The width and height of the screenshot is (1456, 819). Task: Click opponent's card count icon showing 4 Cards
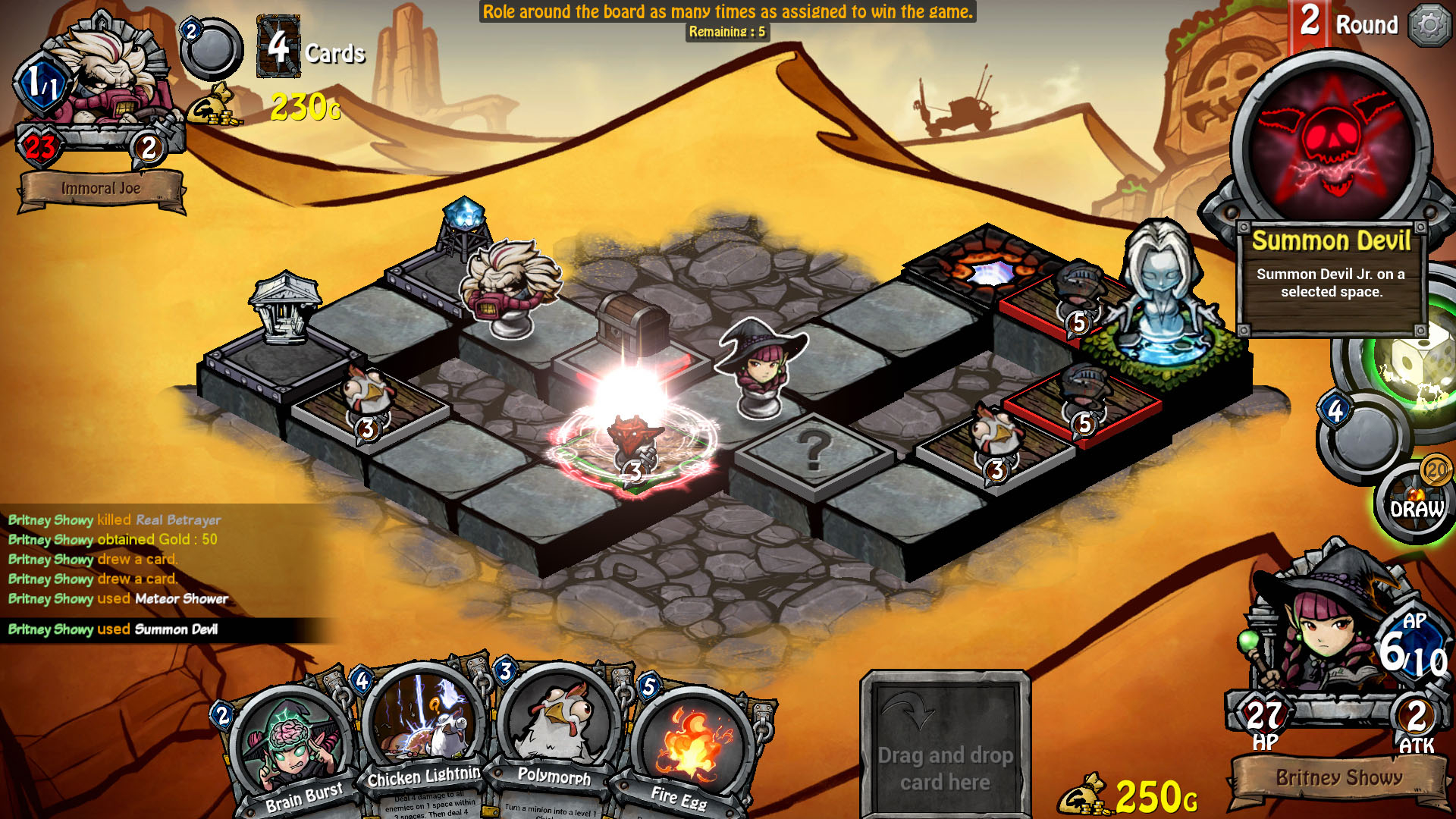click(x=278, y=47)
